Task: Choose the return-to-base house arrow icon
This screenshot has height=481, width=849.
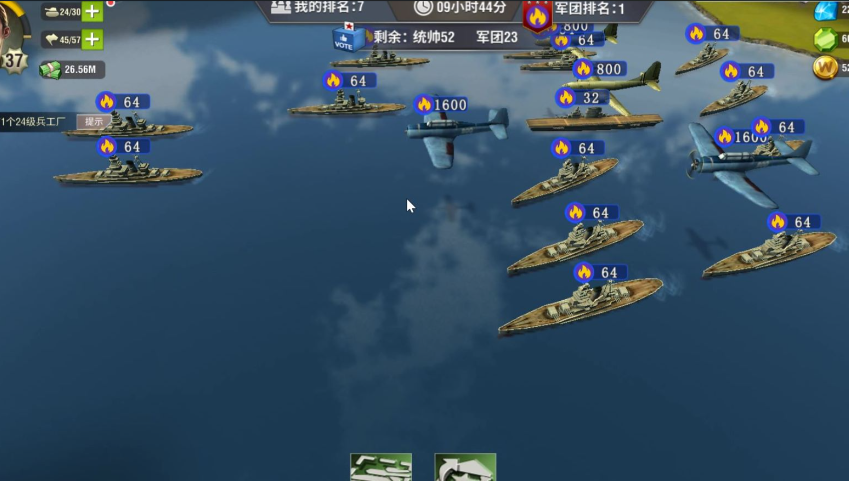Action: tap(465, 468)
